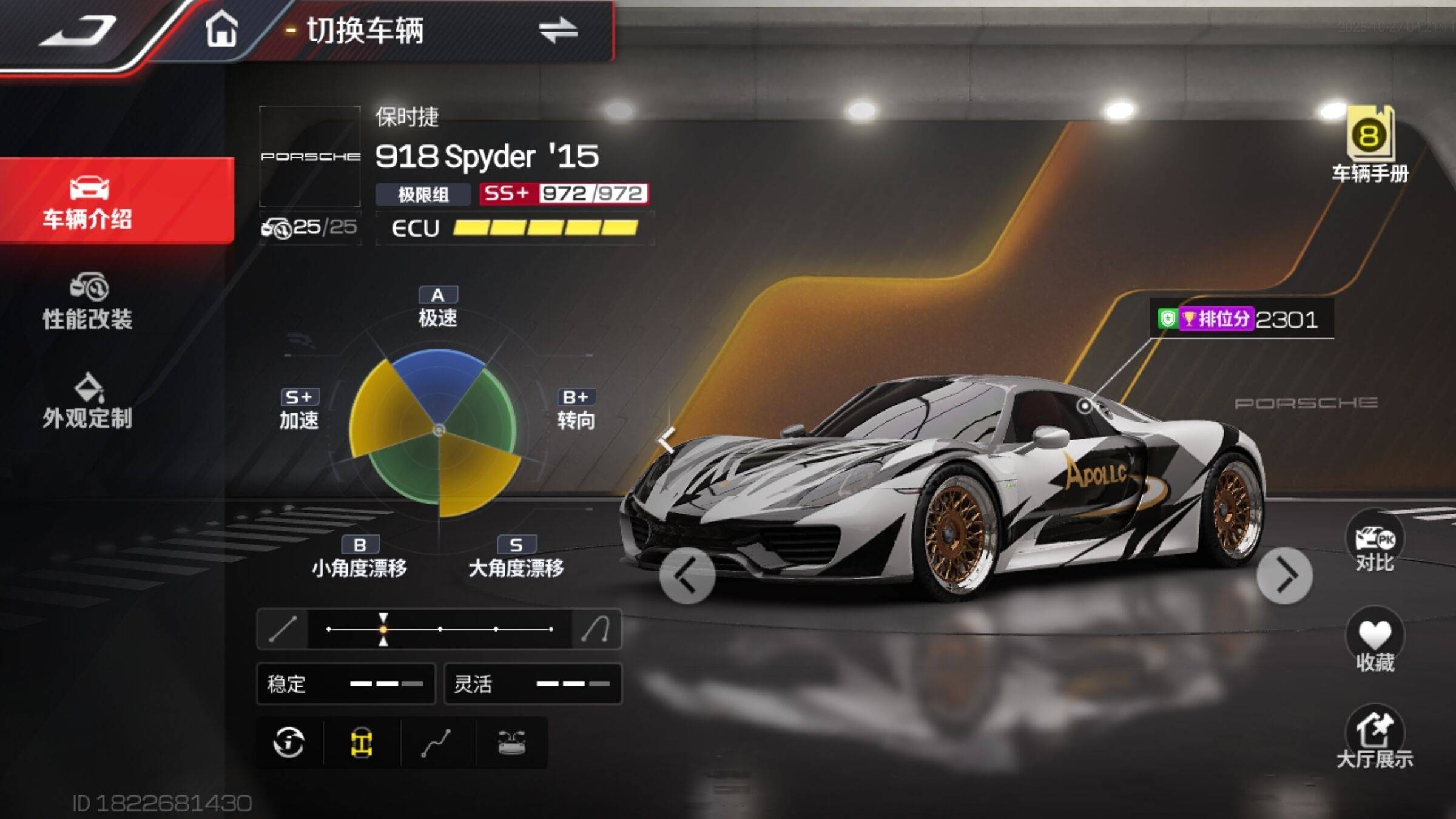Go back using the top-left arrow
Viewport: 1456px width, 819px height.
pos(78,30)
